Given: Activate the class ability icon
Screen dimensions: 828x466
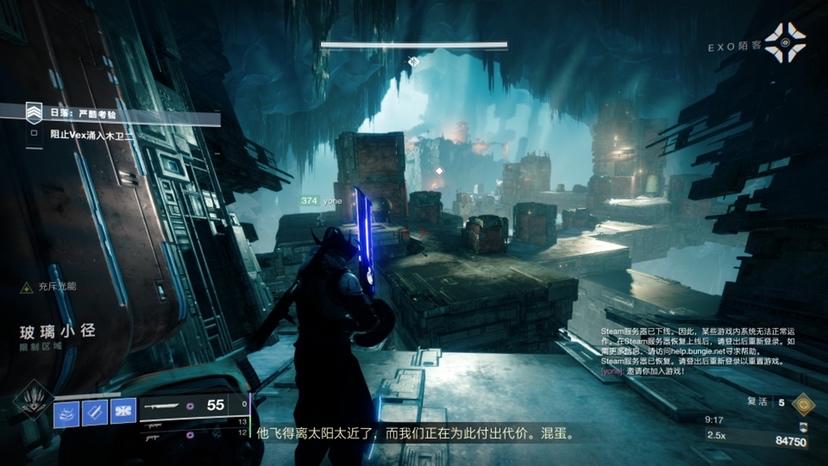Looking at the screenshot, I should tap(123, 411).
